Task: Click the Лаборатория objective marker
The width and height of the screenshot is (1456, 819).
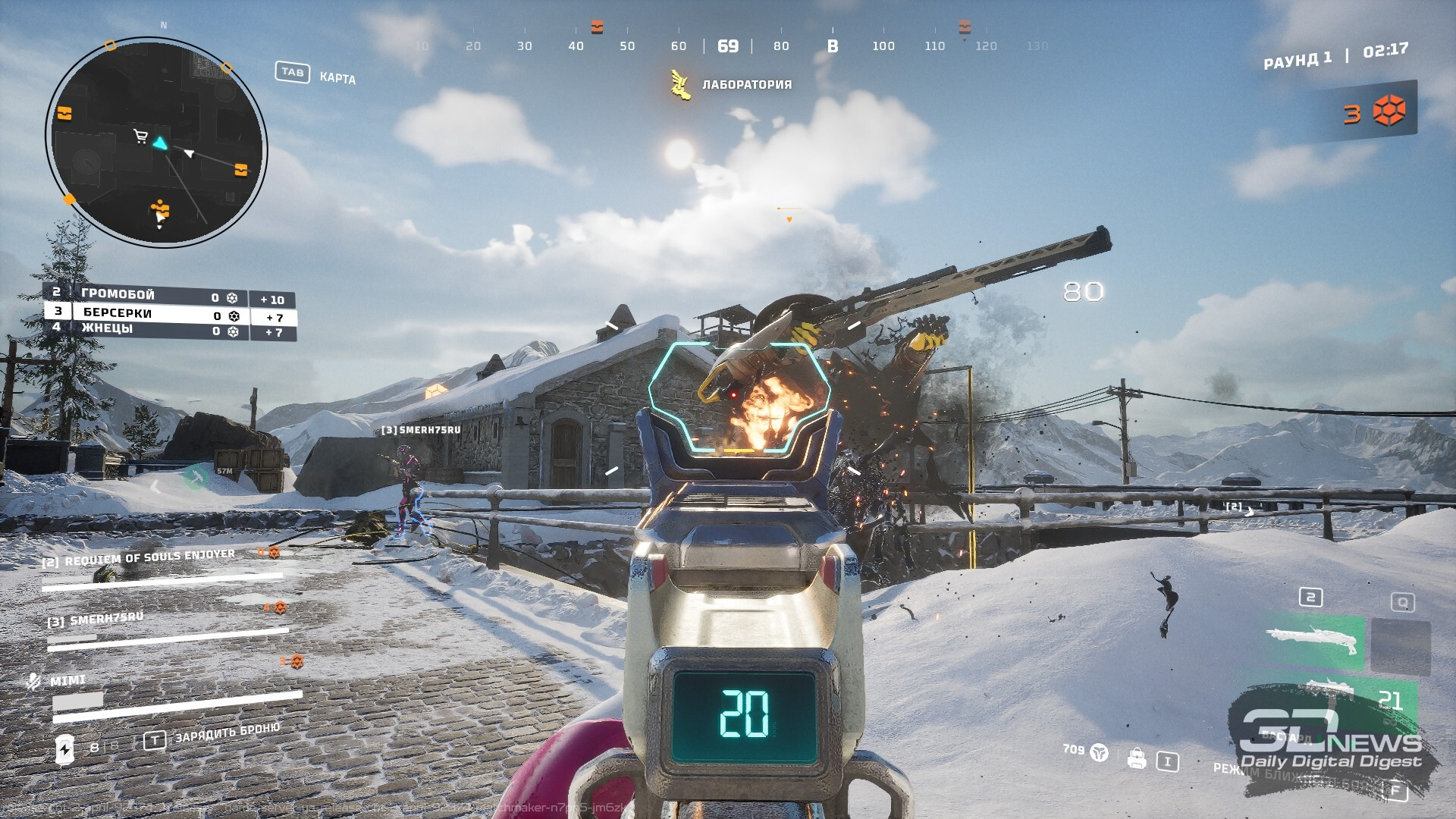Action: 681,85
